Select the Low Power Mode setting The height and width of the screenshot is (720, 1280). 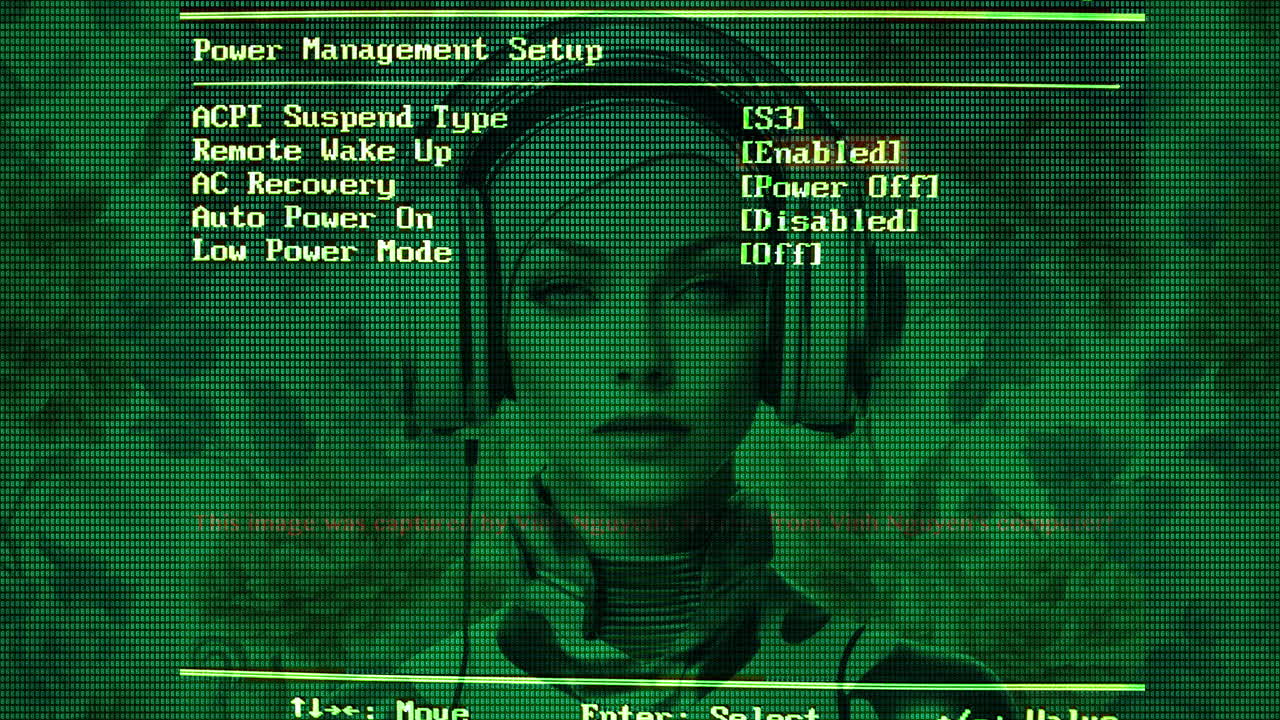coord(322,252)
